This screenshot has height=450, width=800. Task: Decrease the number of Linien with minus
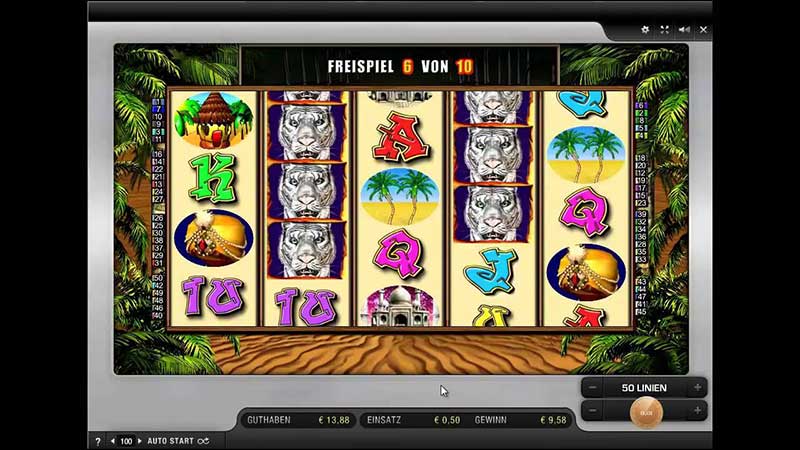click(593, 387)
